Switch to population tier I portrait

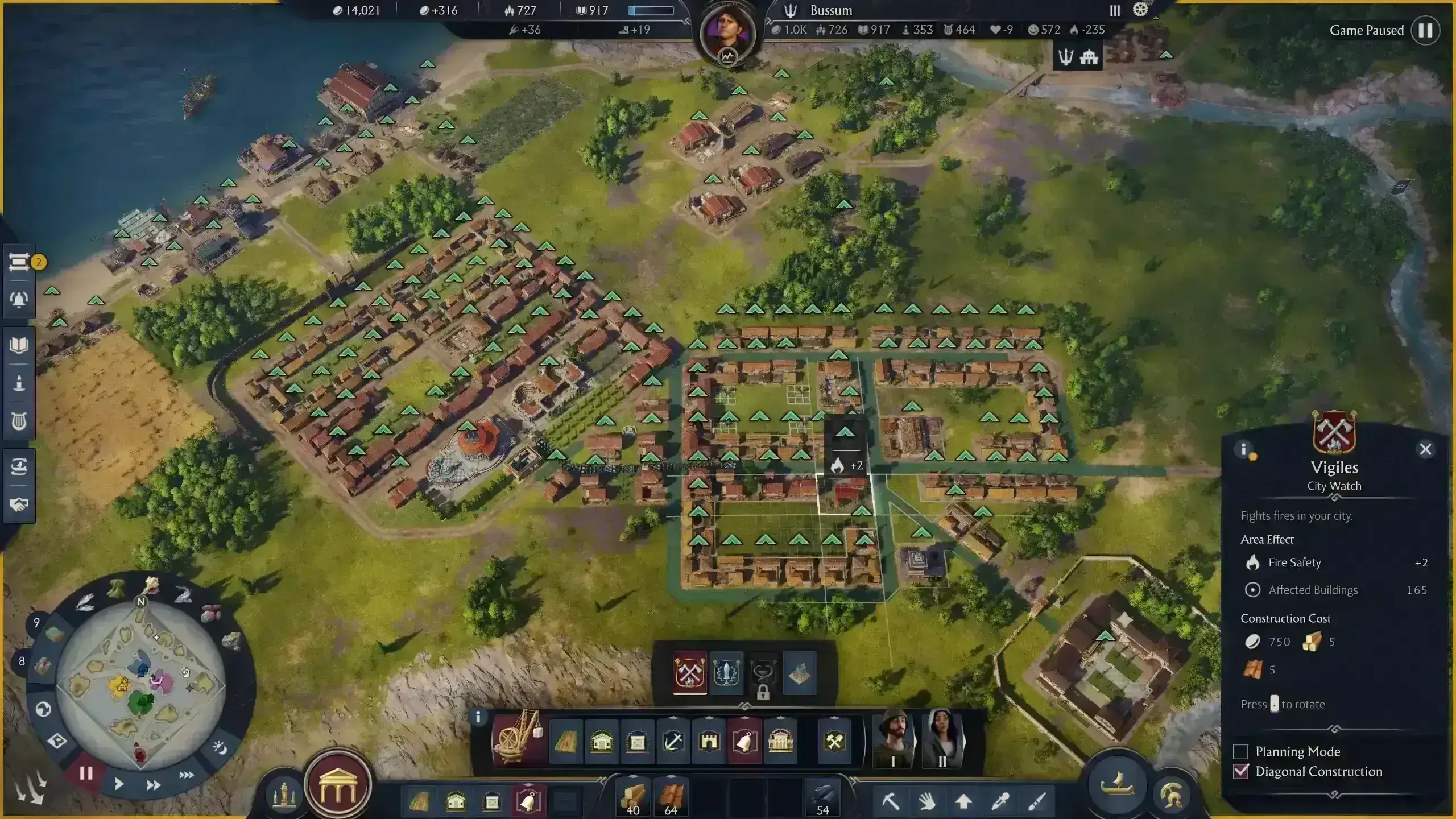(894, 738)
